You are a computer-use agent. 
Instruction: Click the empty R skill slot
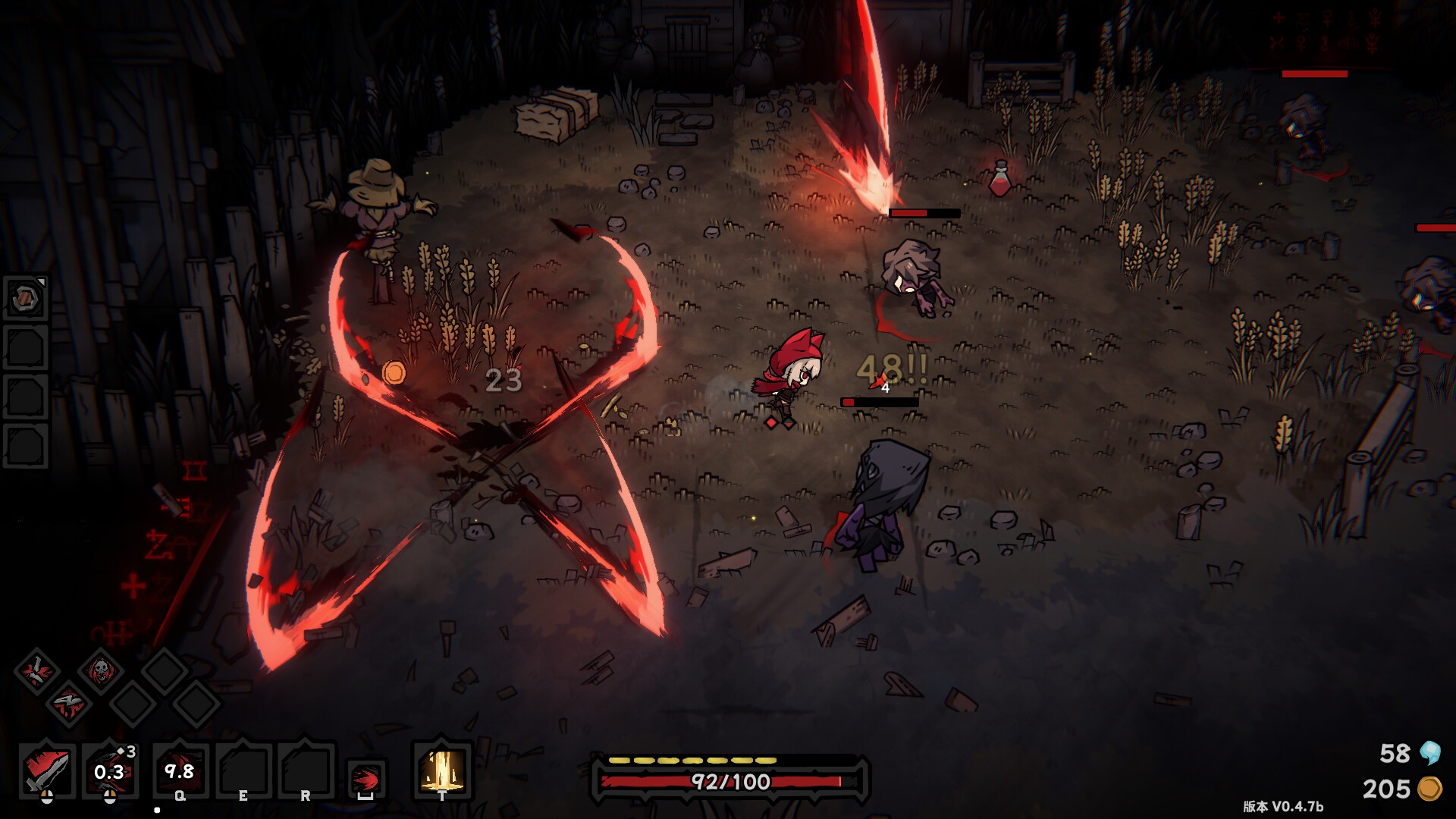point(306,770)
